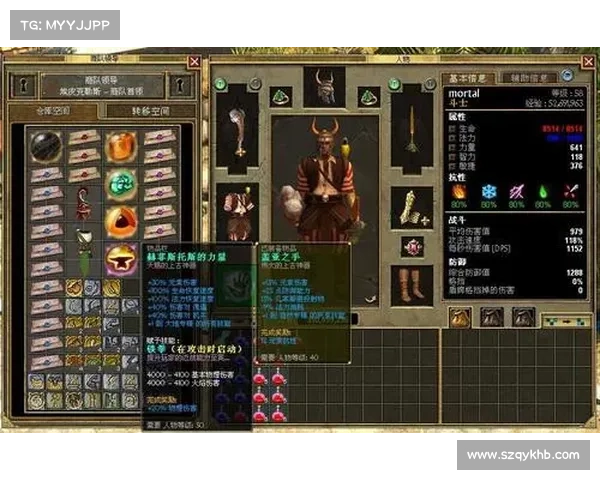Select the black orb relic in storage

click(44, 146)
